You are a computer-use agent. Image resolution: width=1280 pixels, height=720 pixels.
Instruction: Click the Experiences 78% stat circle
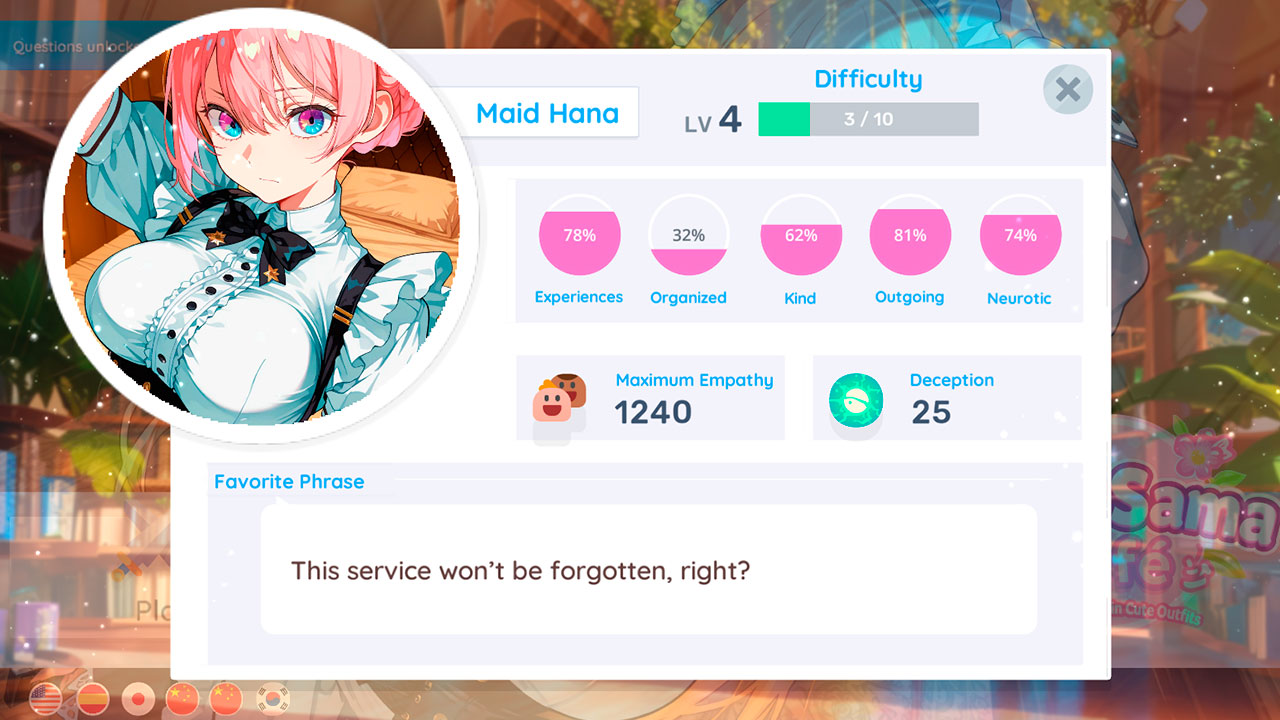pyautogui.click(x=580, y=237)
